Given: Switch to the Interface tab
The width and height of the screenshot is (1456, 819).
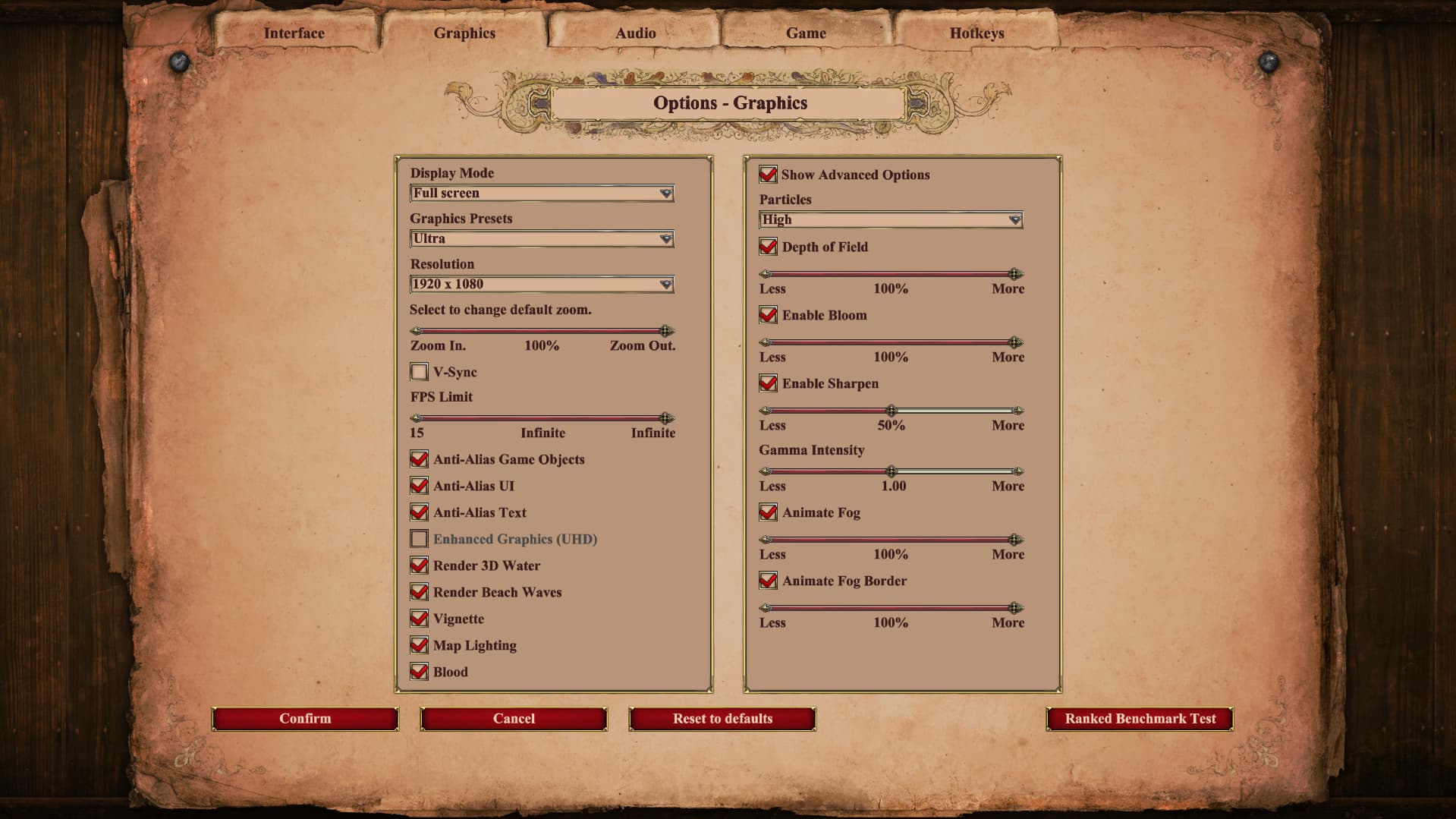Looking at the screenshot, I should tap(294, 33).
